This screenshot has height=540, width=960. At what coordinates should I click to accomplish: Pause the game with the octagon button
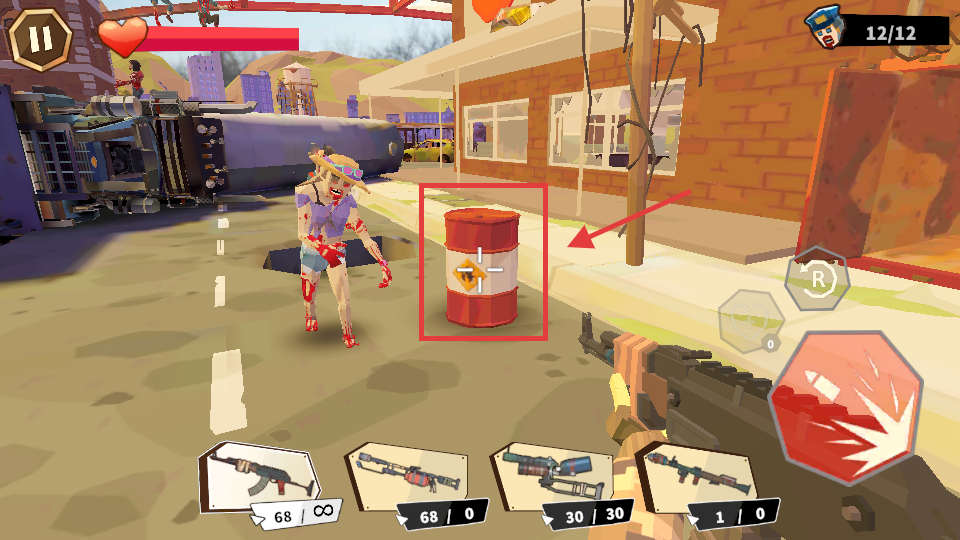point(40,38)
